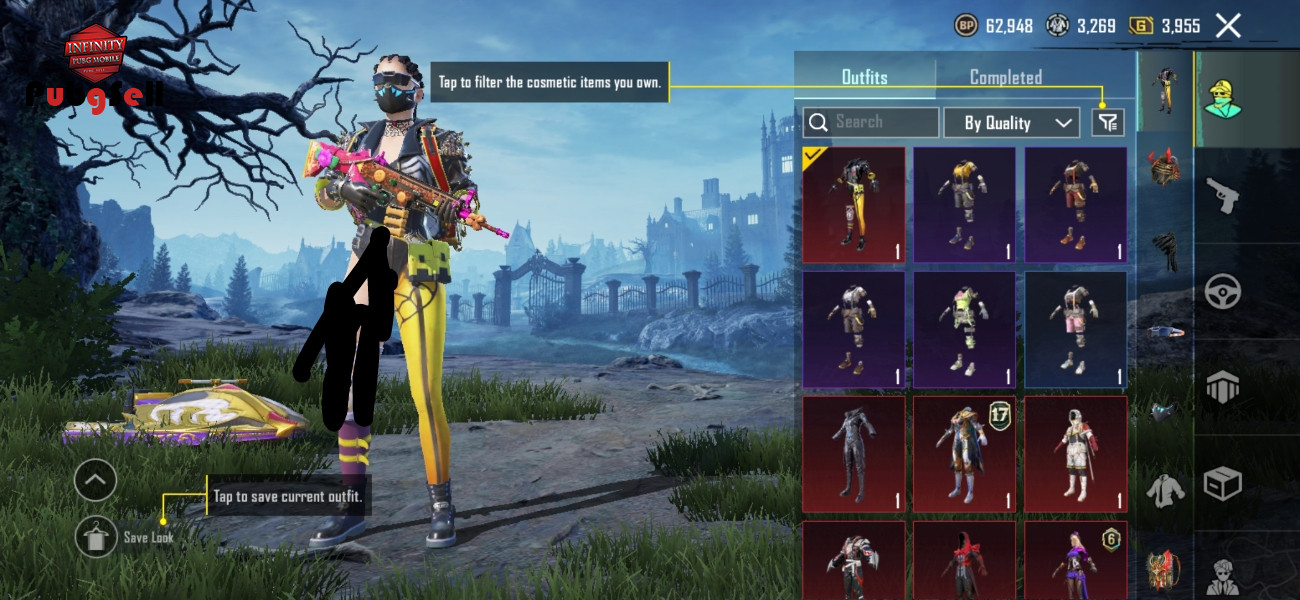This screenshot has height=600, width=1300.
Task: Open the crate box category
Action: (1222, 484)
